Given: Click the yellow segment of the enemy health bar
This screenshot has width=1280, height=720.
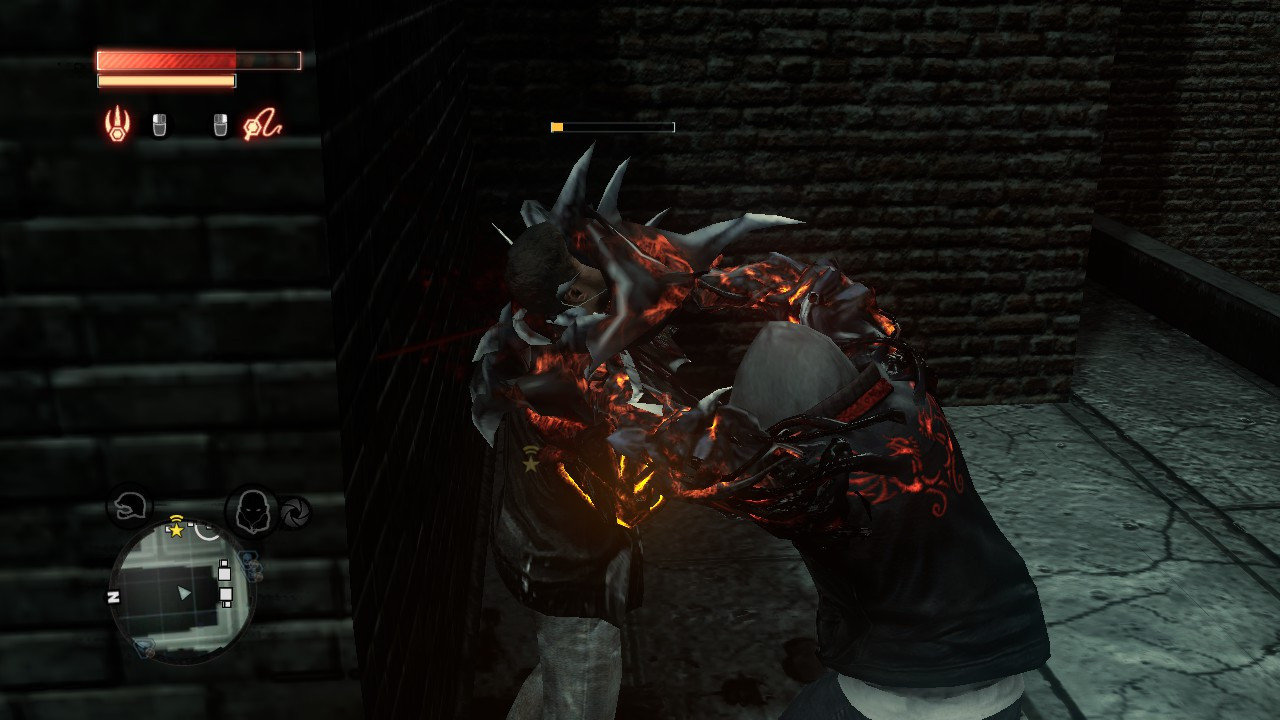Looking at the screenshot, I should pyautogui.click(x=557, y=128).
